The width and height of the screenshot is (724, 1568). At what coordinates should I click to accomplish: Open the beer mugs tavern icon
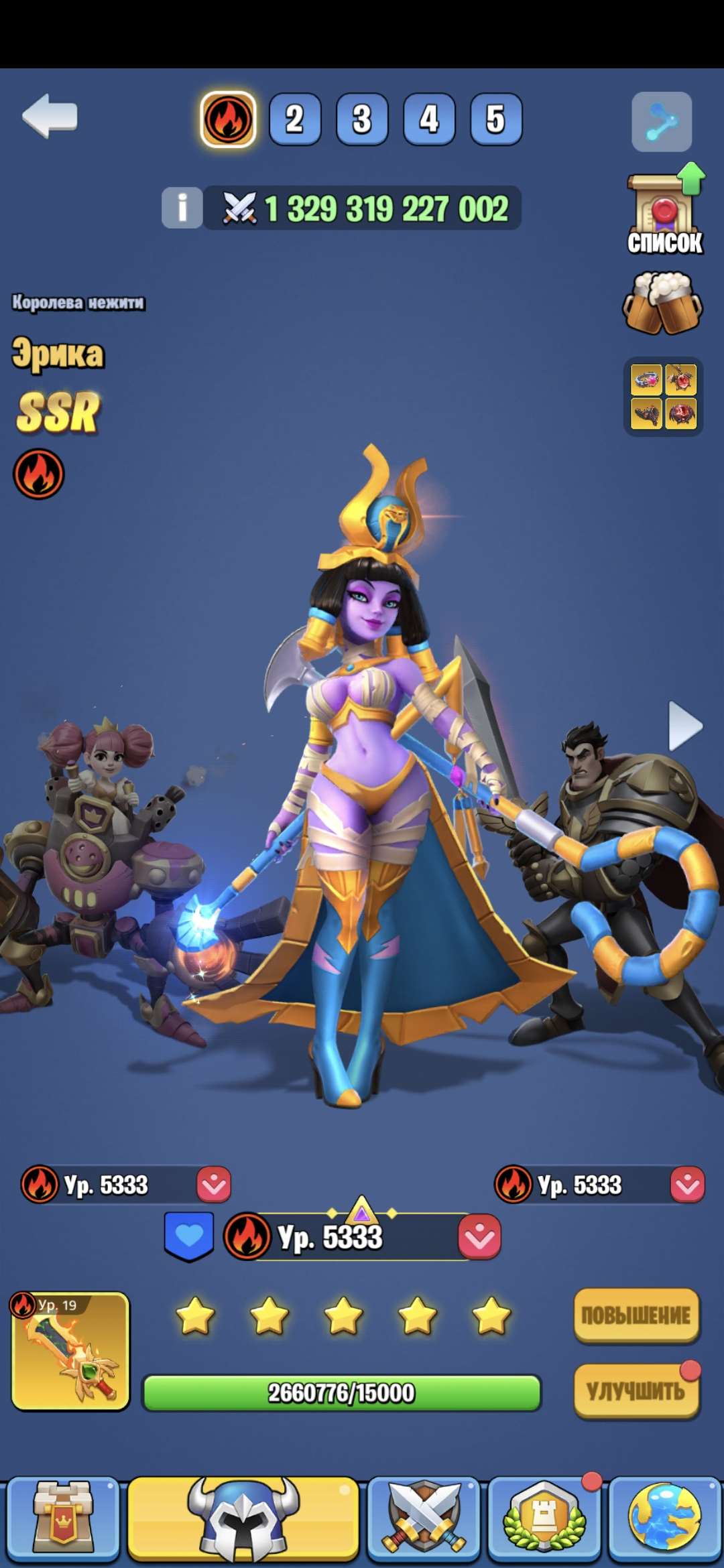click(662, 303)
